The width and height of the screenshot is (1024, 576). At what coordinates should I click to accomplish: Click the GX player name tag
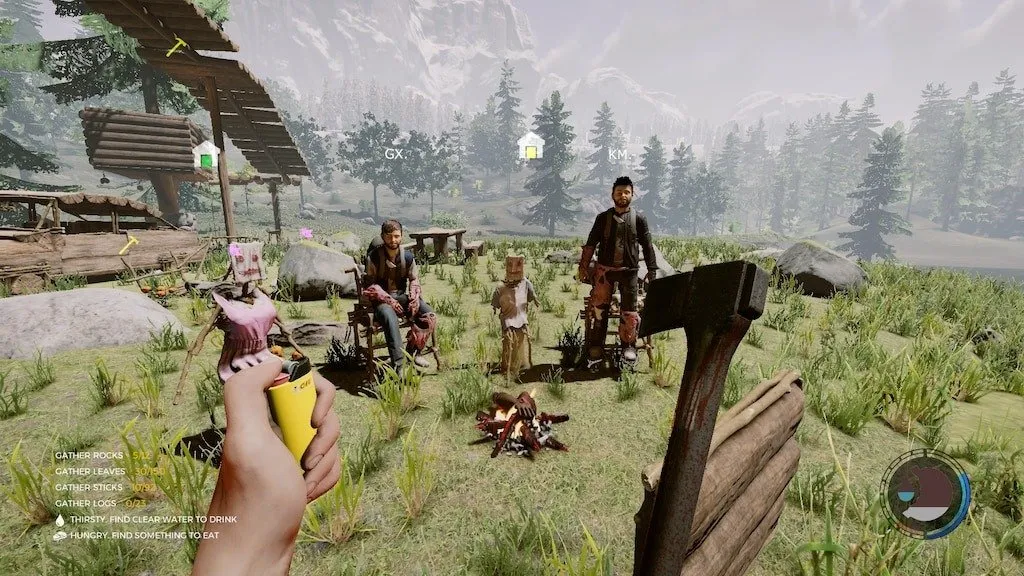pyautogui.click(x=393, y=154)
